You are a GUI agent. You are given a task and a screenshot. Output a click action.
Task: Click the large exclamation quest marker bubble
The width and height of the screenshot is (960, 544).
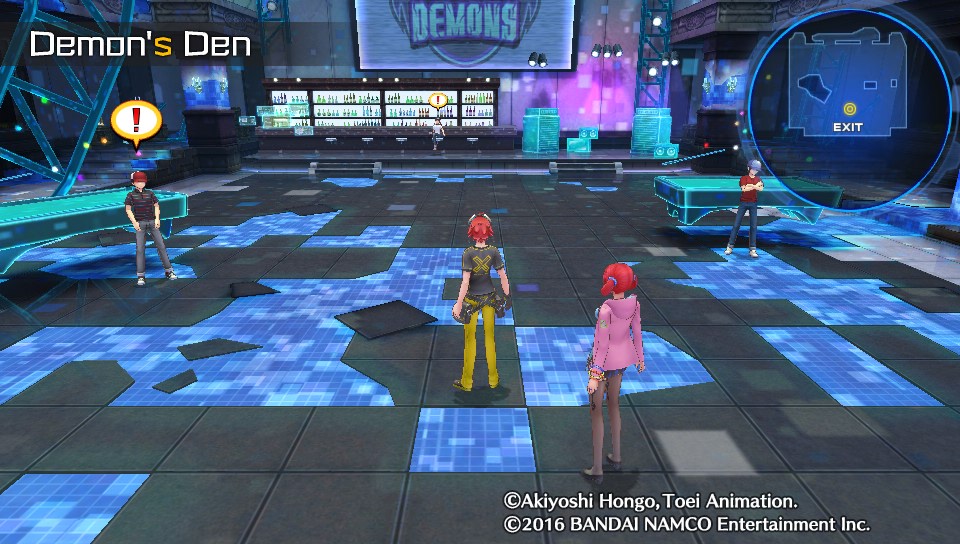coord(136,121)
